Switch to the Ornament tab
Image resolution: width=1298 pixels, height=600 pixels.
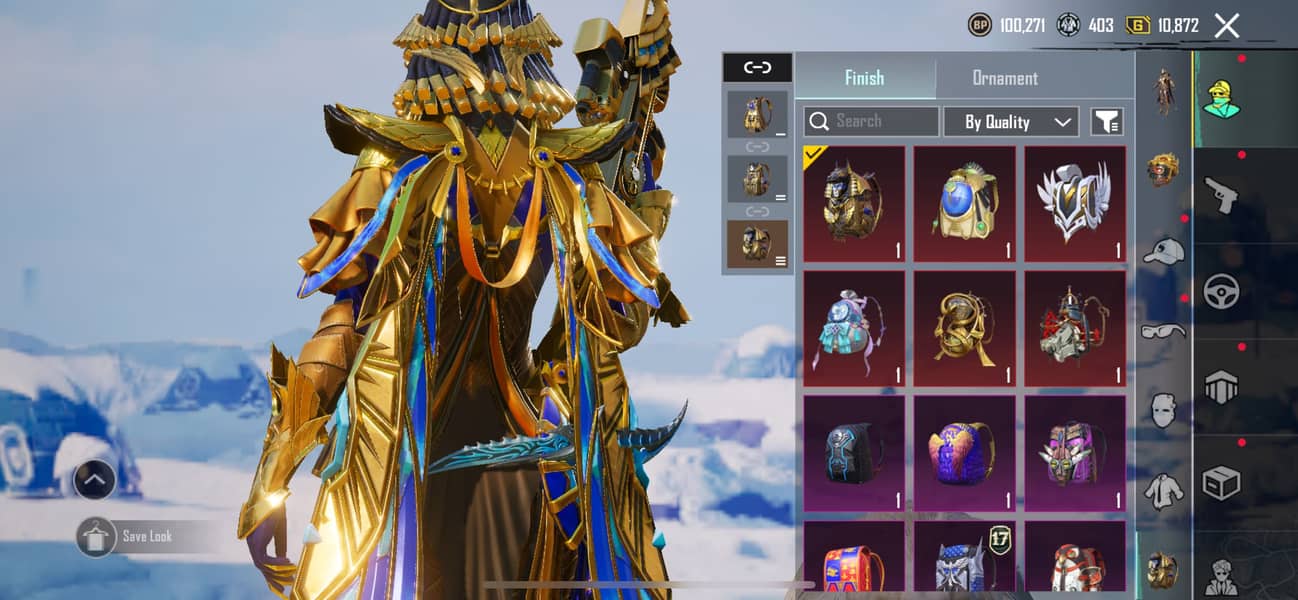[x=1004, y=78]
